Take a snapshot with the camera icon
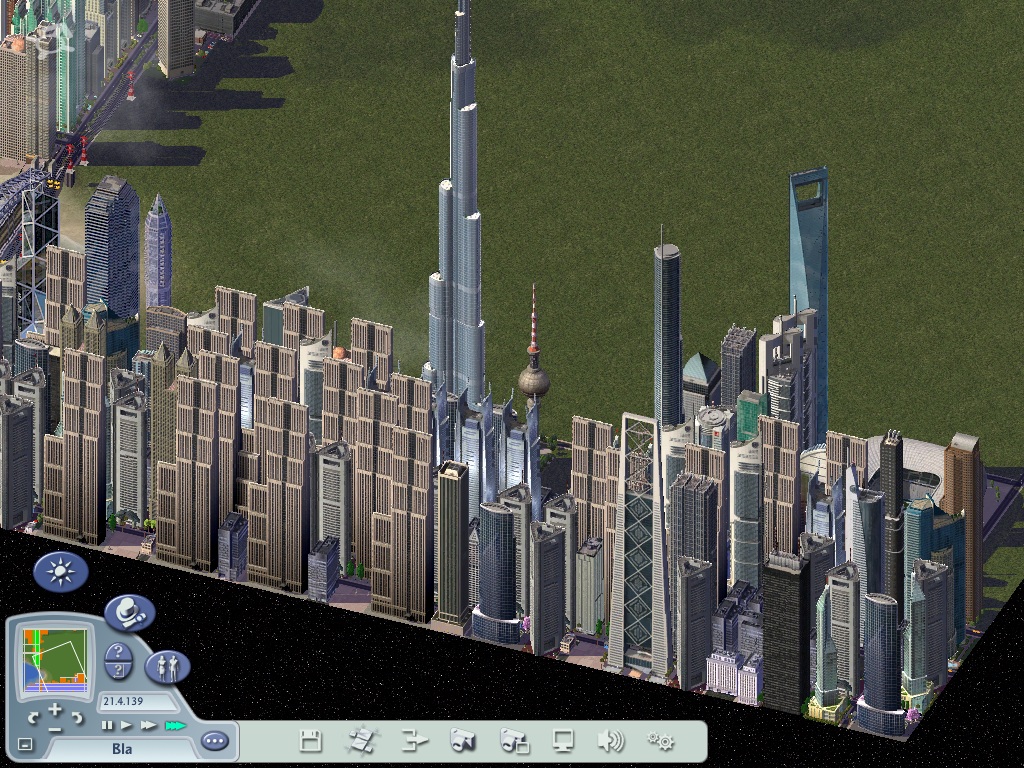Screen dimensions: 1024x768 pyautogui.click(x=462, y=741)
